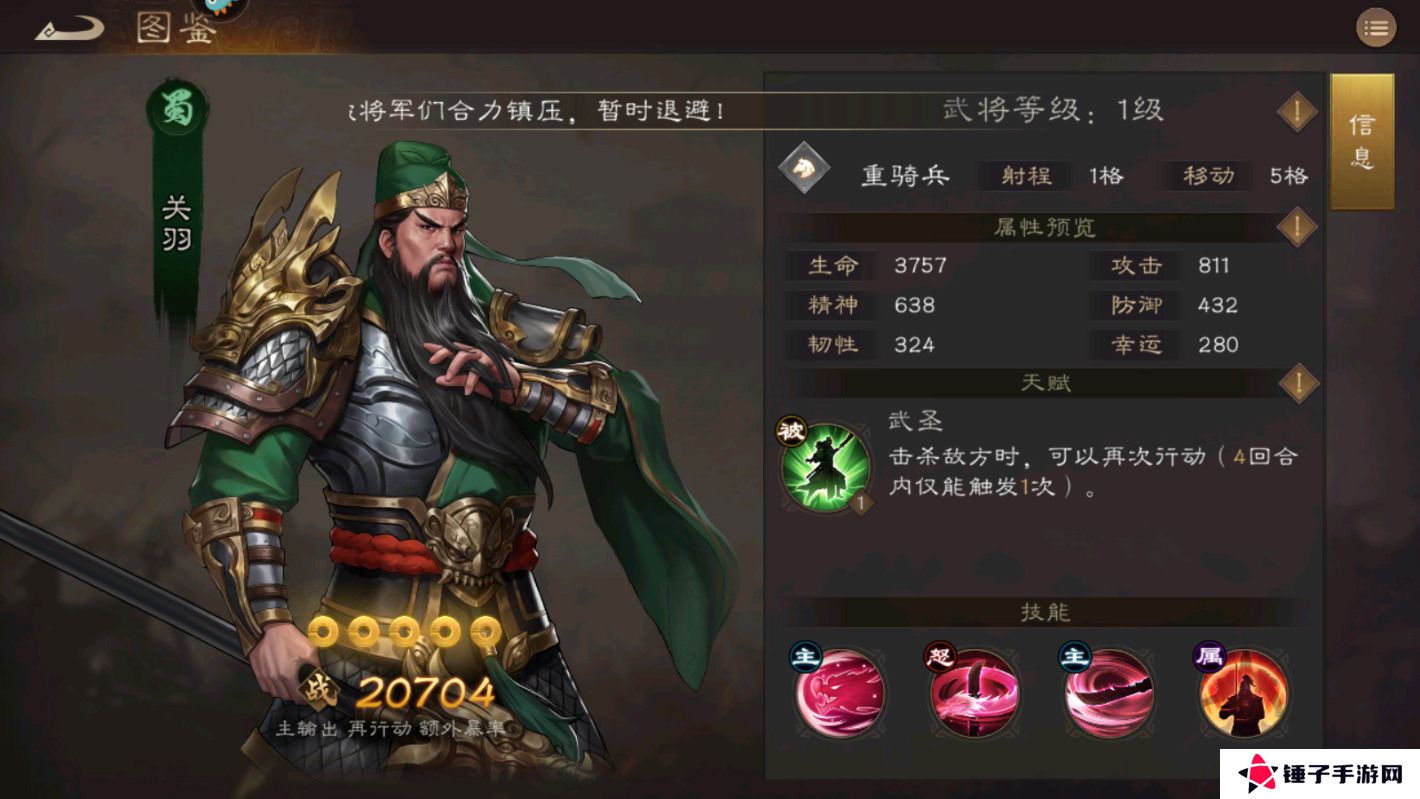Expand details with the 武将等级 exclamation badge

pyautogui.click(x=1297, y=111)
